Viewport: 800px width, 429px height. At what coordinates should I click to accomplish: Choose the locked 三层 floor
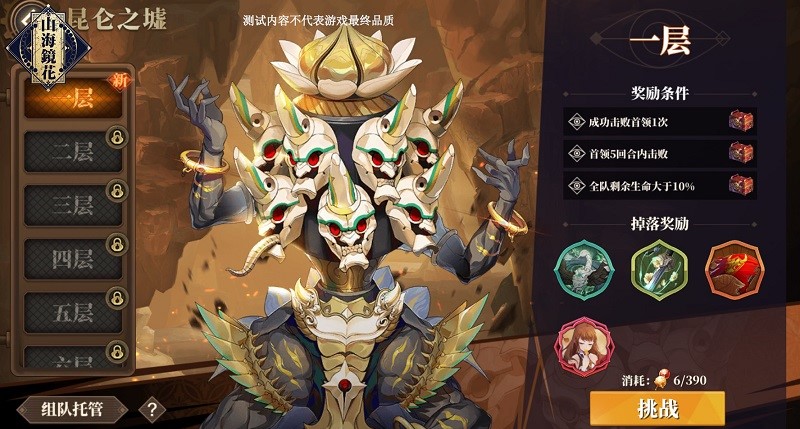[x=72, y=205]
